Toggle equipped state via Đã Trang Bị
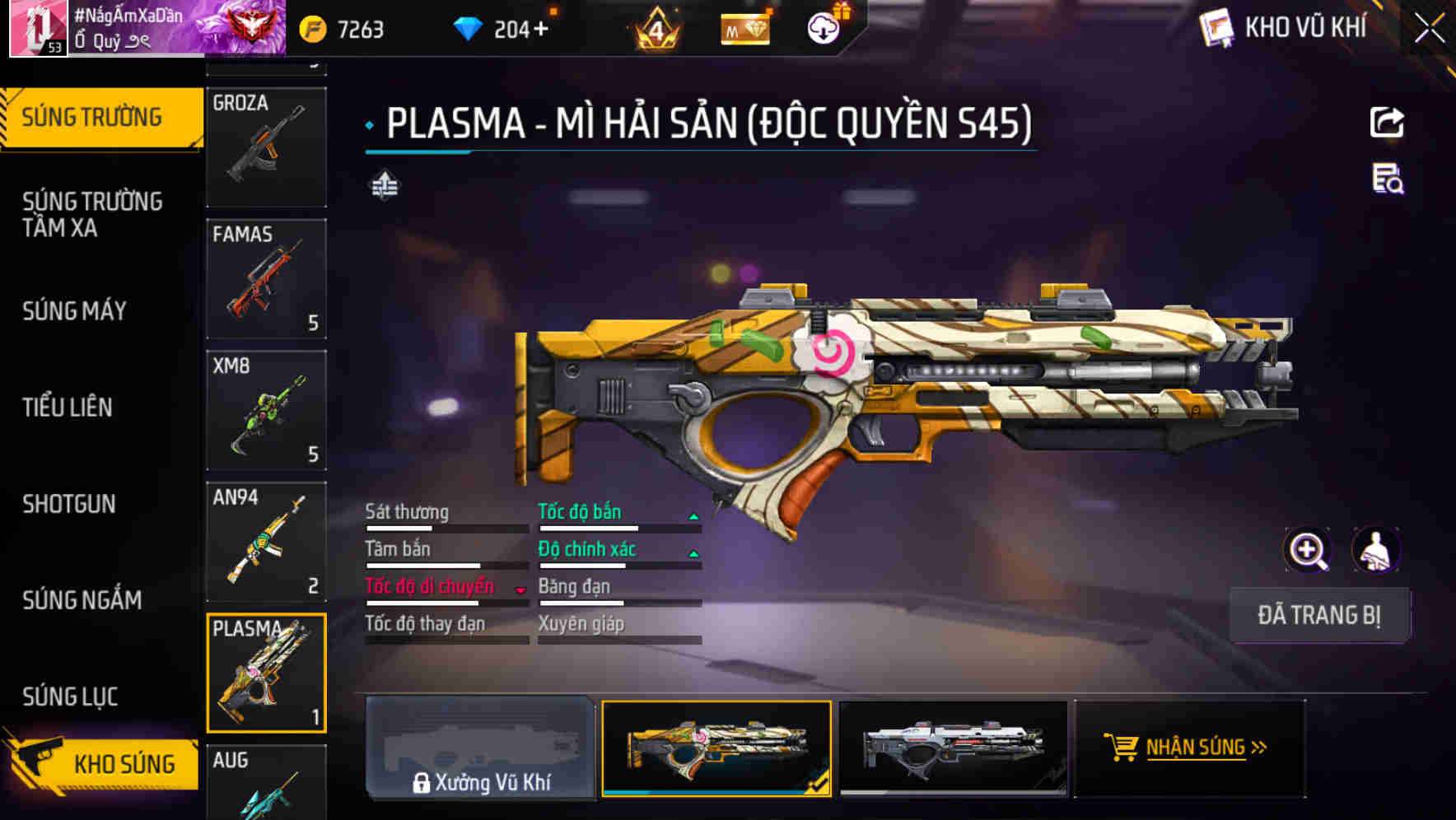 (x=1320, y=615)
